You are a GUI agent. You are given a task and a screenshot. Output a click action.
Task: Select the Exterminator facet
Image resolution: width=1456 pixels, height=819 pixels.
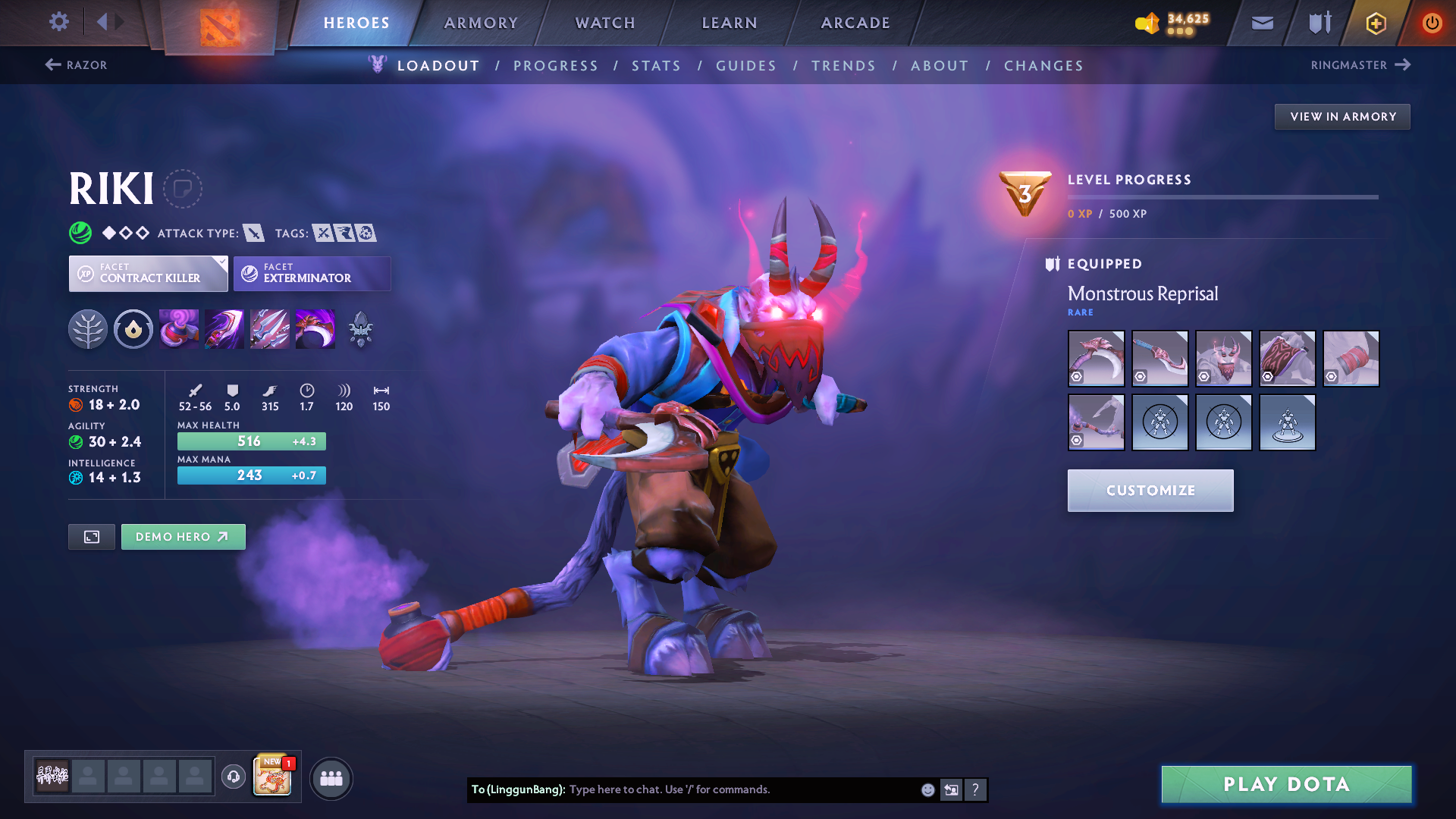coord(312,273)
